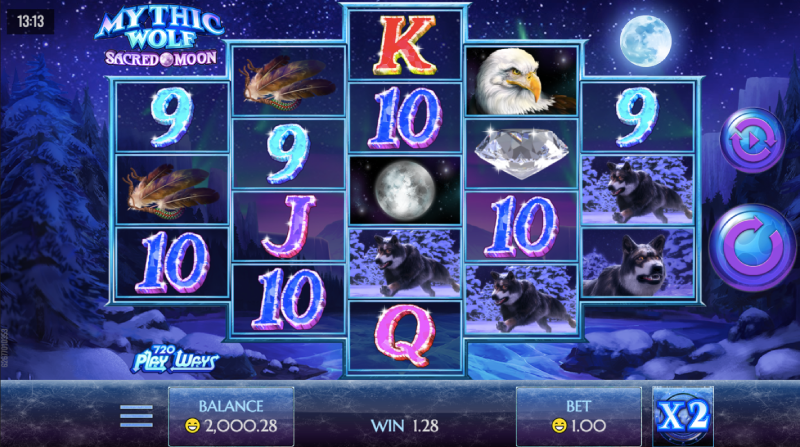Viewport: 800px width, 447px height.
Task: Open the hamburger menu
Action: (136, 416)
